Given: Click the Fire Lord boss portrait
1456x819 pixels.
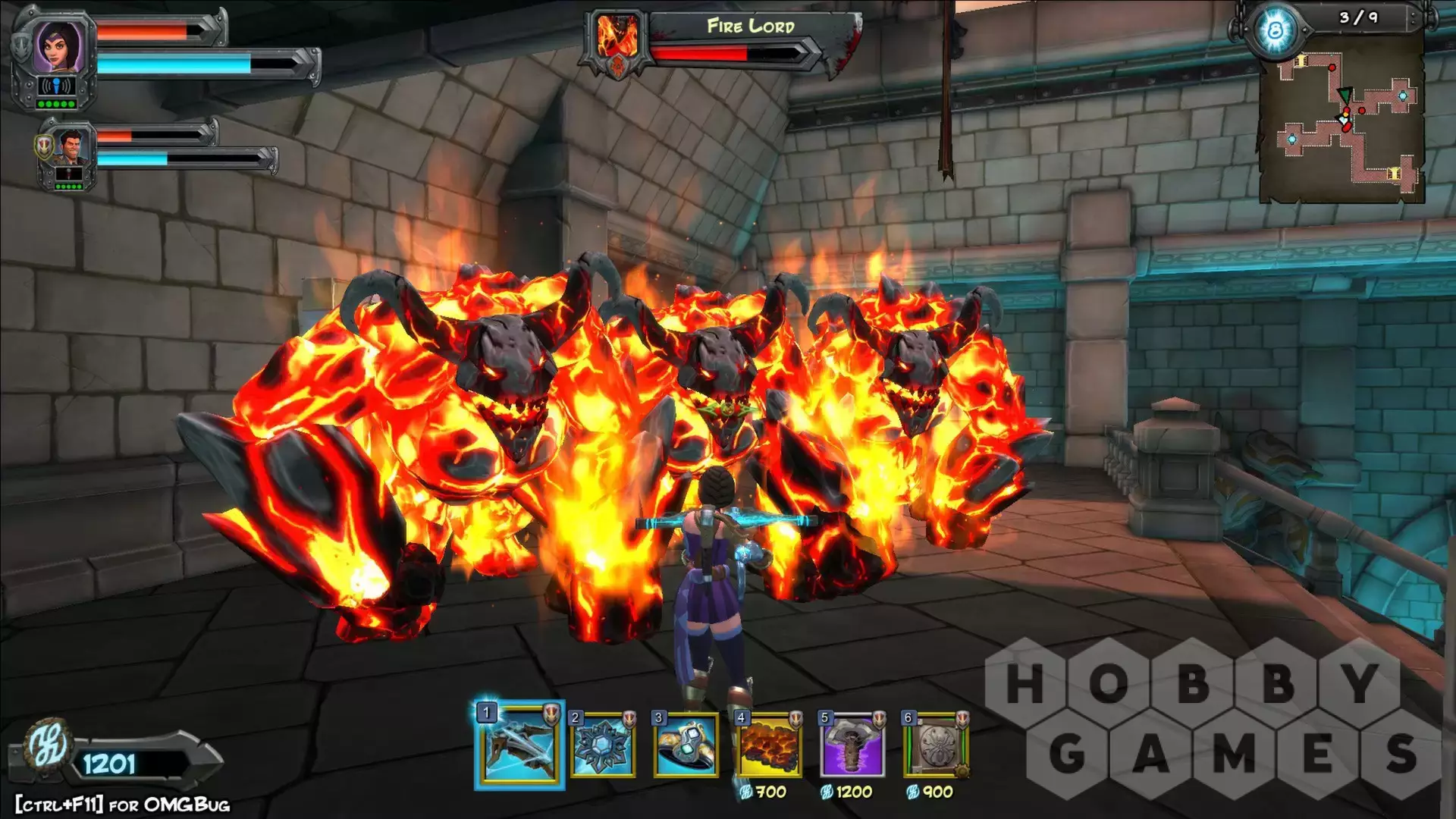Looking at the screenshot, I should [617, 38].
